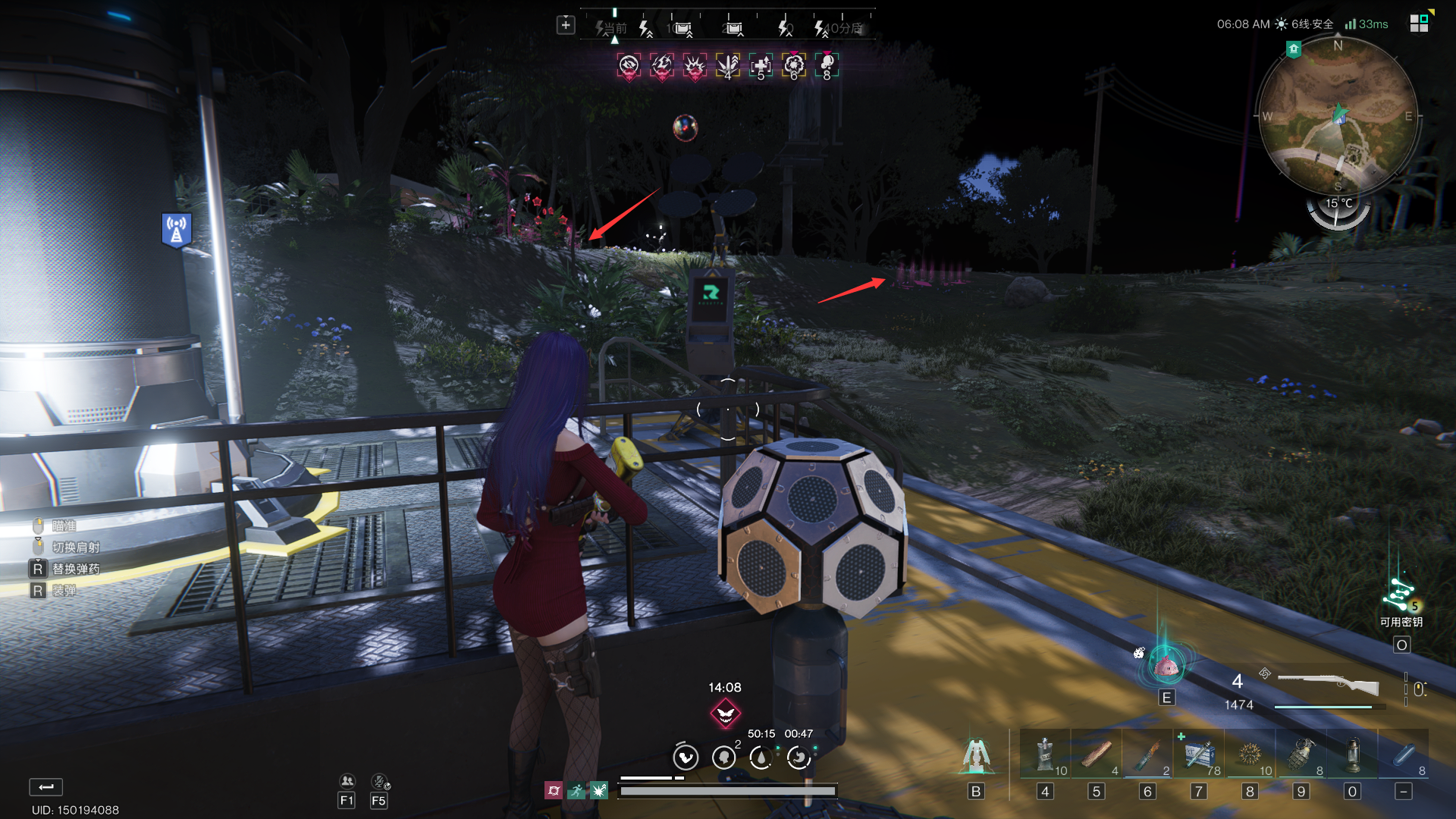Open the four-square menu icon

click(x=1419, y=24)
